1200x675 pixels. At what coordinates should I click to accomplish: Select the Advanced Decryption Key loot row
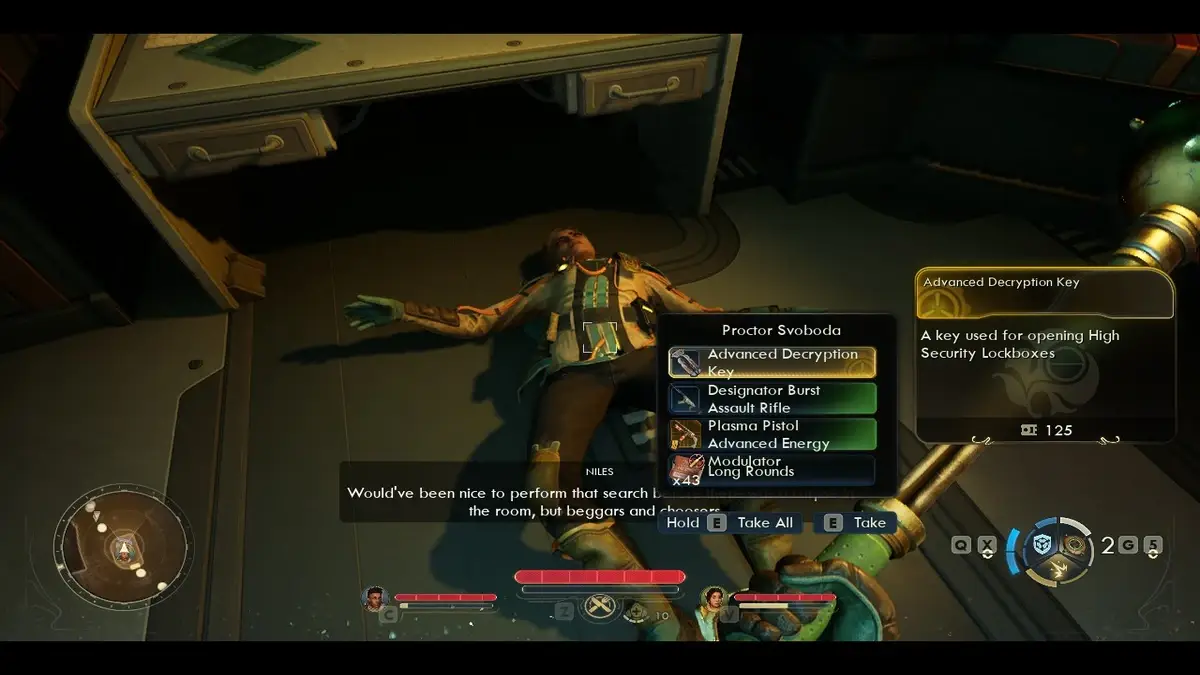(772, 362)
